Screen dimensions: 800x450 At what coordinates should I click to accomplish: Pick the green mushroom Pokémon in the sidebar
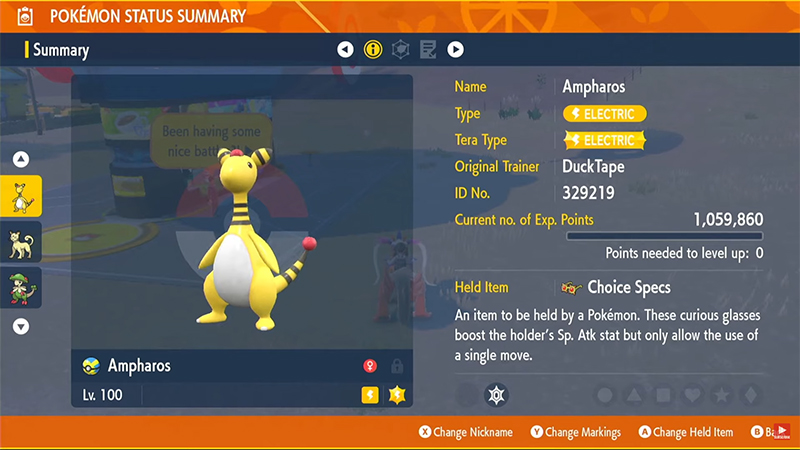coord(21,289)
